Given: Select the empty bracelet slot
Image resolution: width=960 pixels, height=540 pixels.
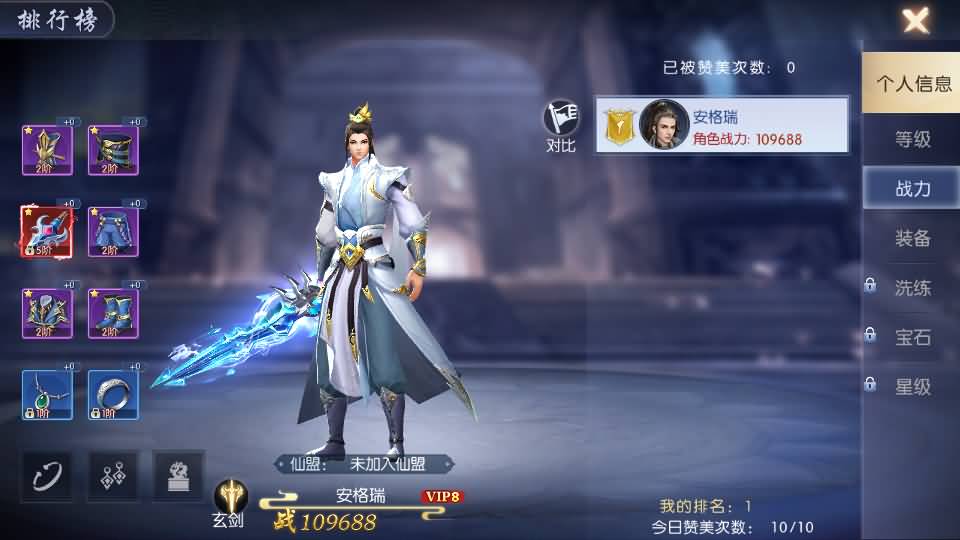Looking at the screenshot, I should [x=47, y=475].
